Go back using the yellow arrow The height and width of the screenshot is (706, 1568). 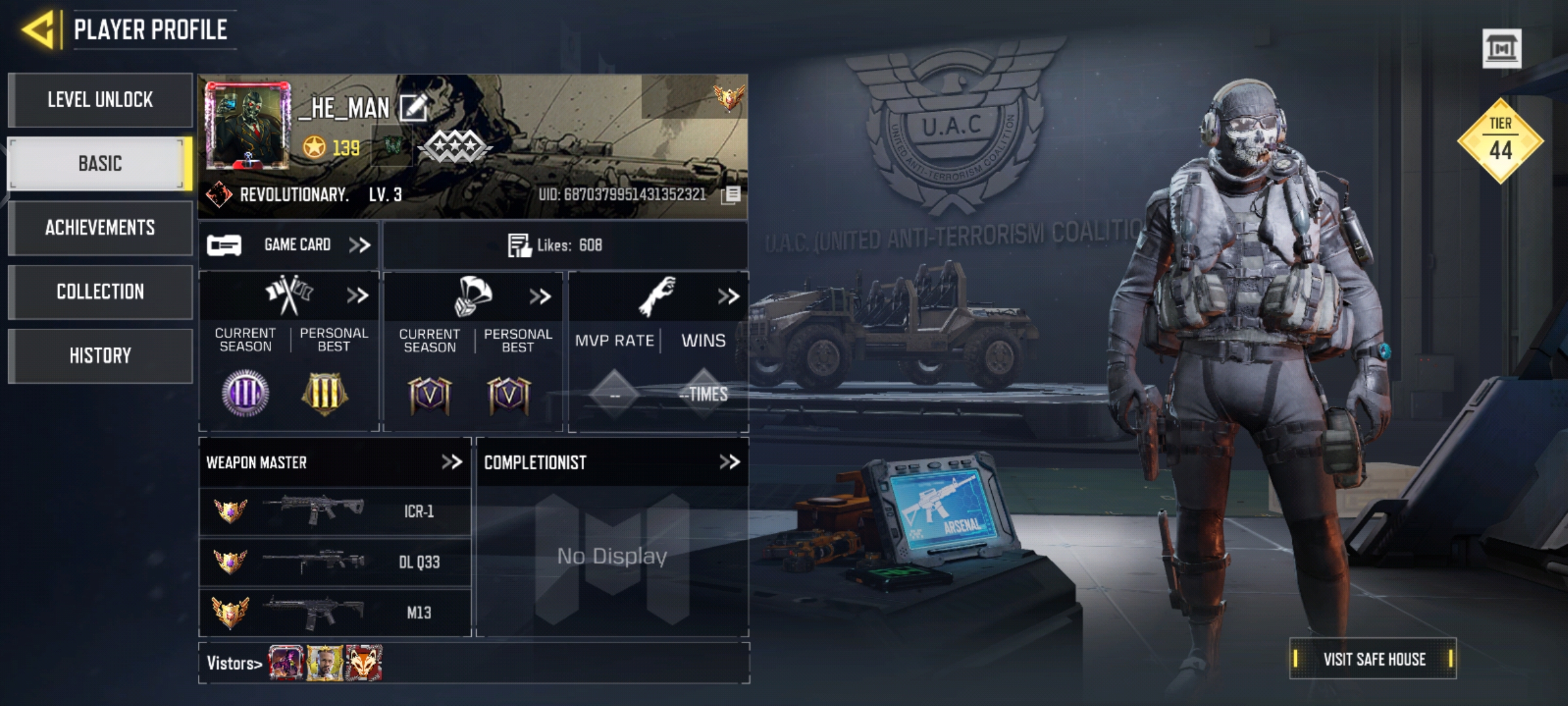[x=39, y=30]
